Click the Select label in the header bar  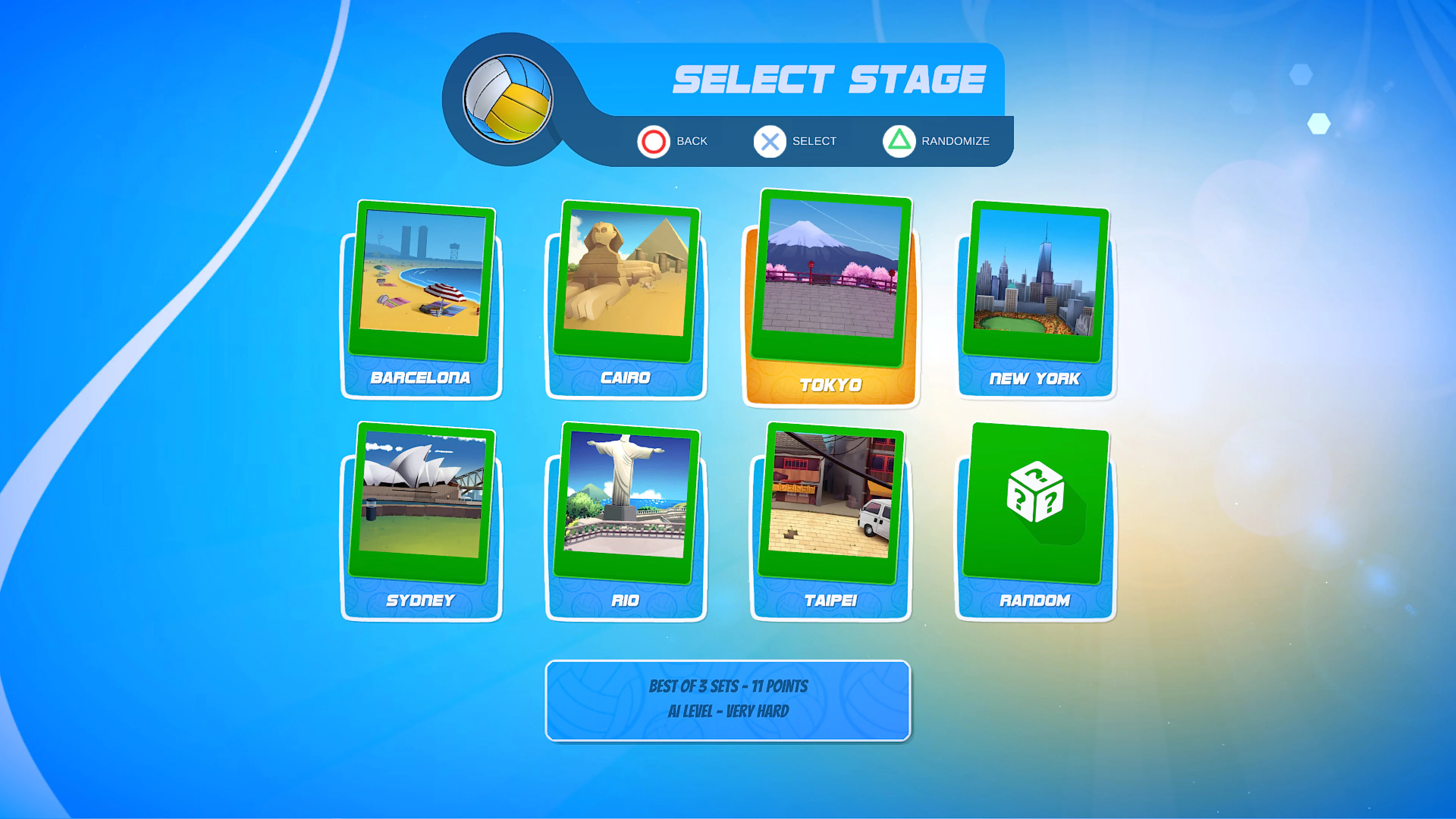[x=814, y=141]
